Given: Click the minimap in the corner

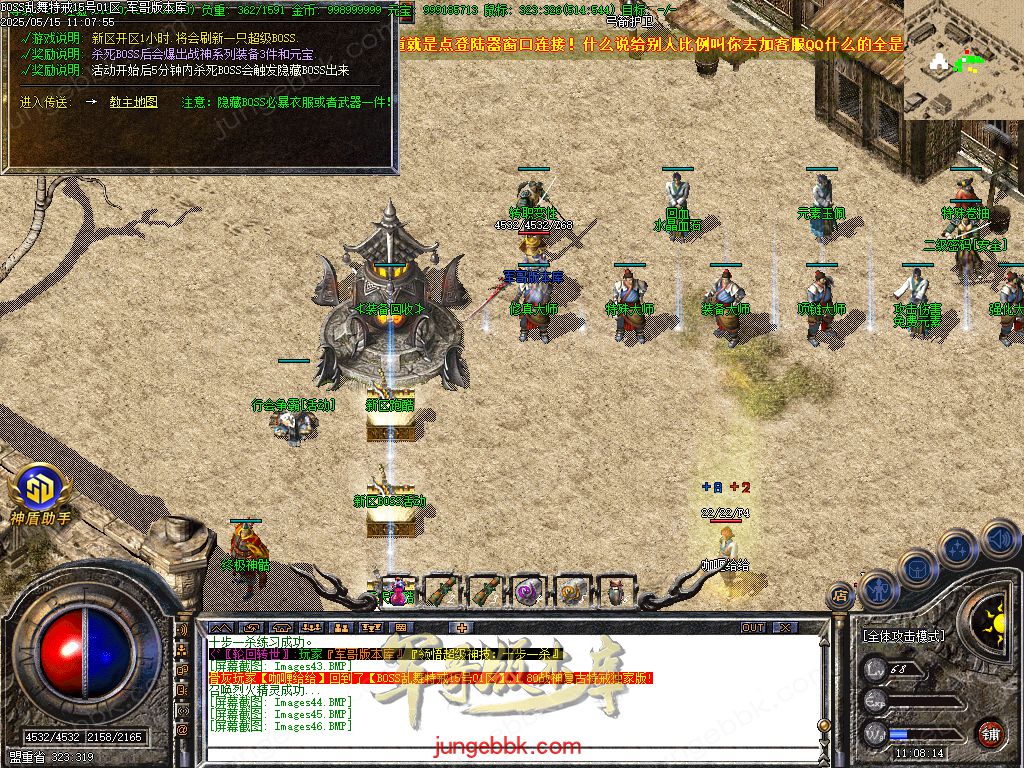Looking at the screenshot, I should [x=963, y=58].
